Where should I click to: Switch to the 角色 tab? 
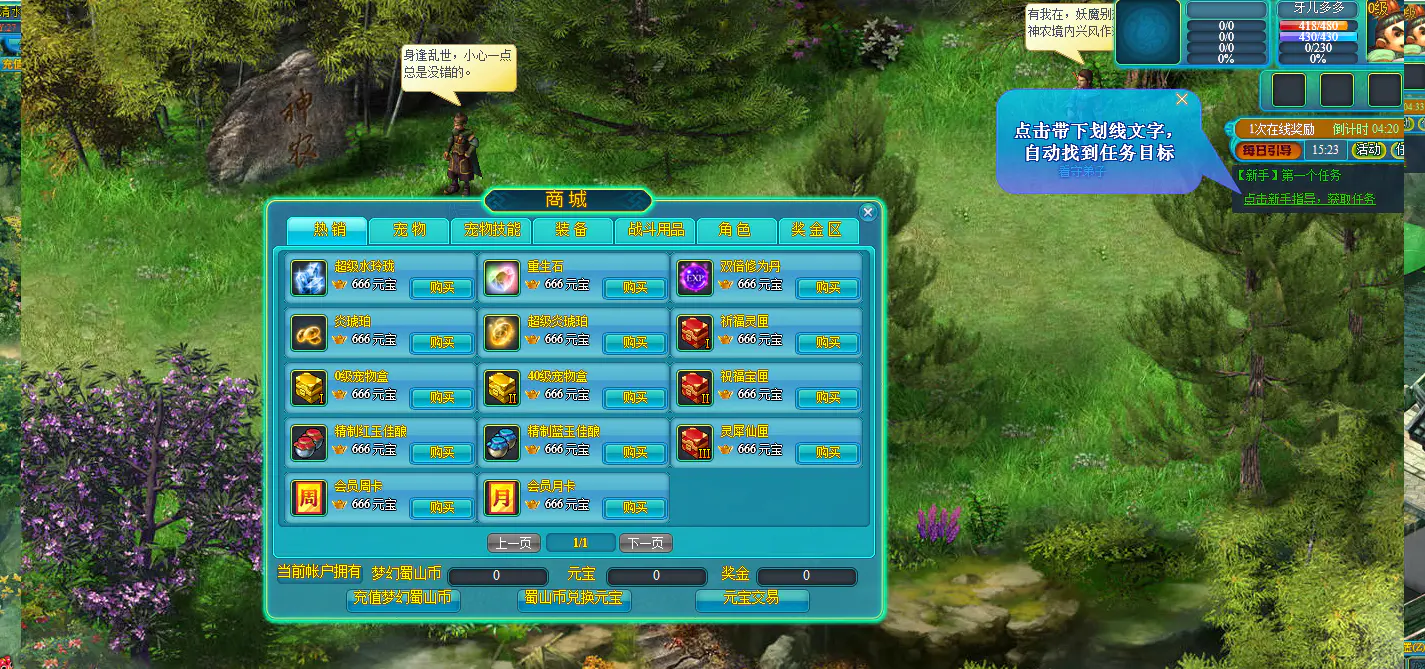click(736, 230)
